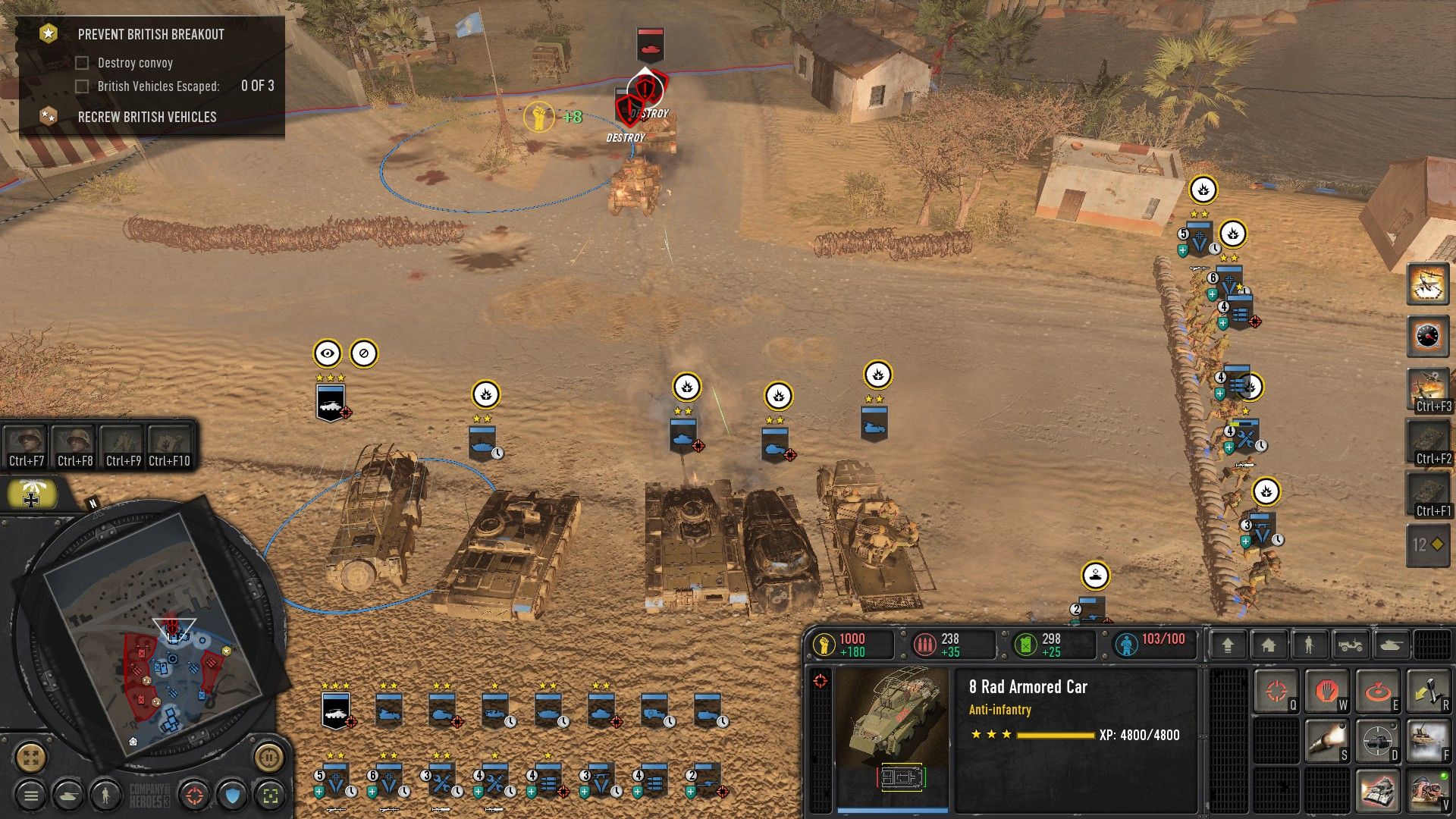Click the blue shield button beside the minimap
Screen dimensions: 1456x819
pyautogui.click(x=233, y=795)
